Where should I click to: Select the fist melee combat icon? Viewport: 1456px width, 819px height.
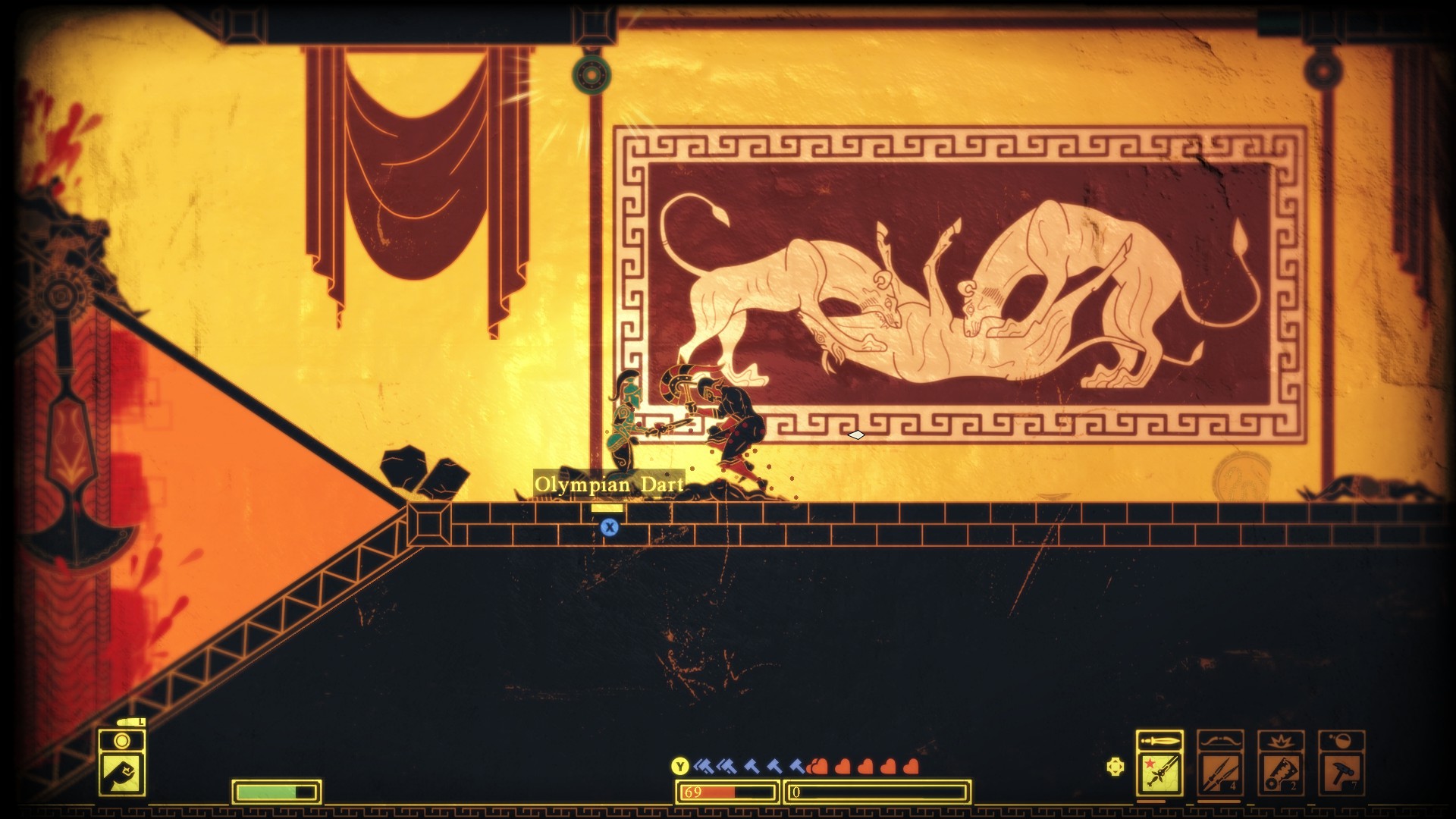pyautogui.click(x=121, y=776)
